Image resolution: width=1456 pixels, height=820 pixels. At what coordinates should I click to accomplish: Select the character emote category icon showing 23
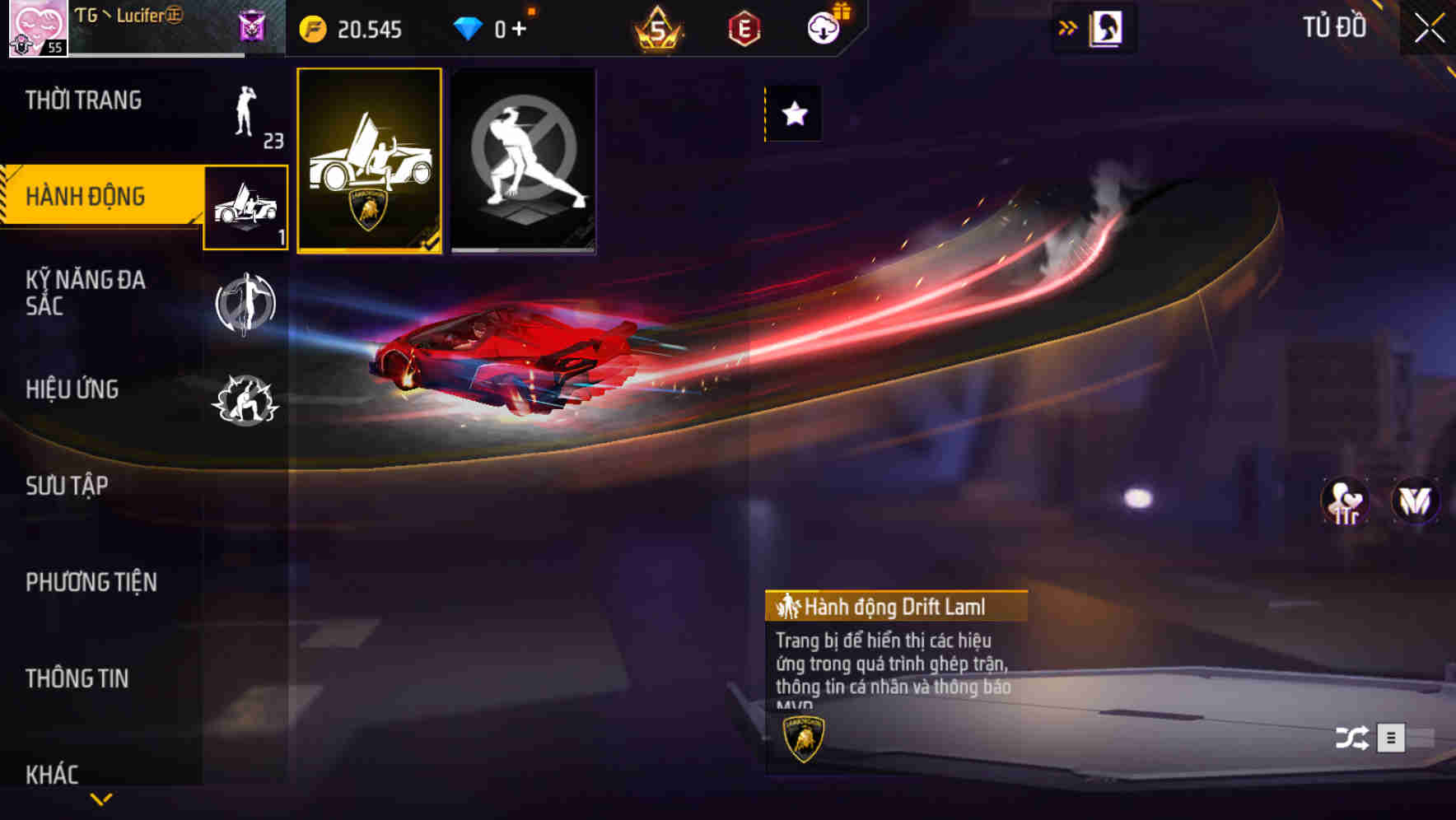point(245,115)
